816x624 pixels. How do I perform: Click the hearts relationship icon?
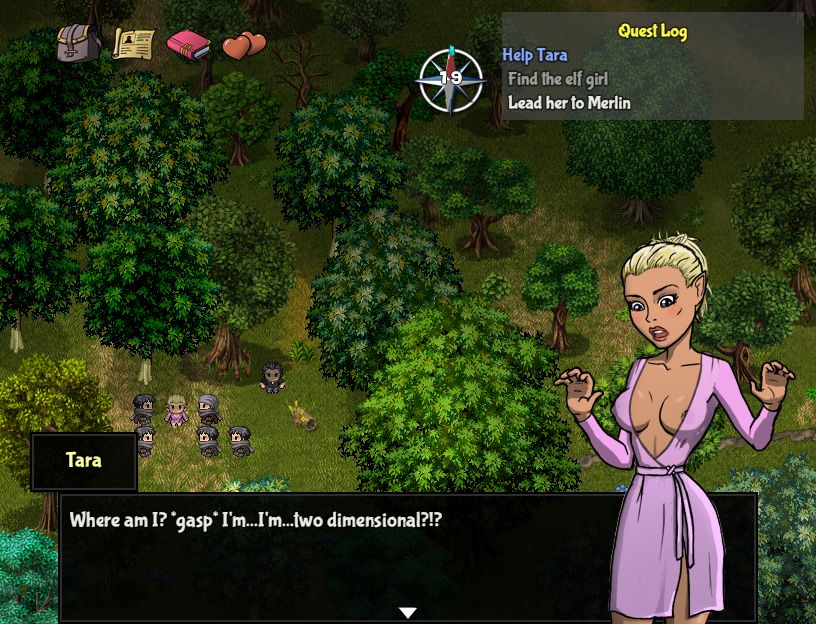tap(243, 45)
